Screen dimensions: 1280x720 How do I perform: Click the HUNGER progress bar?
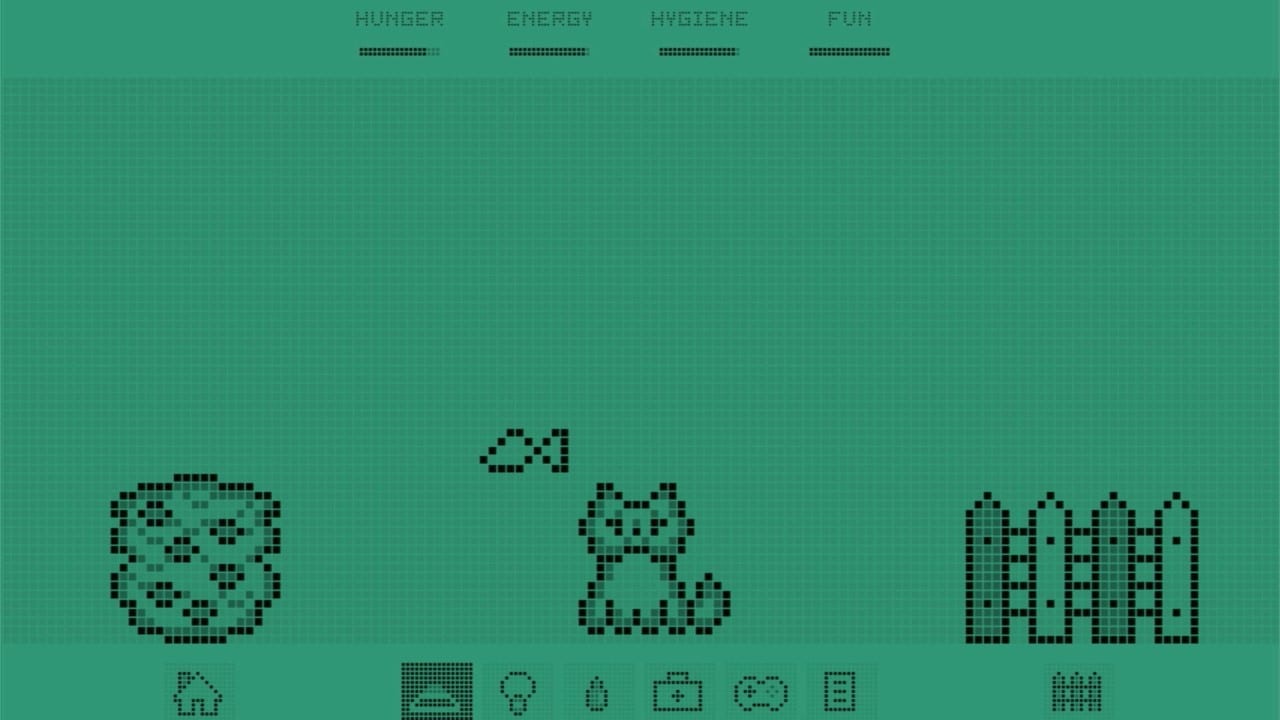tap(399, 51)
